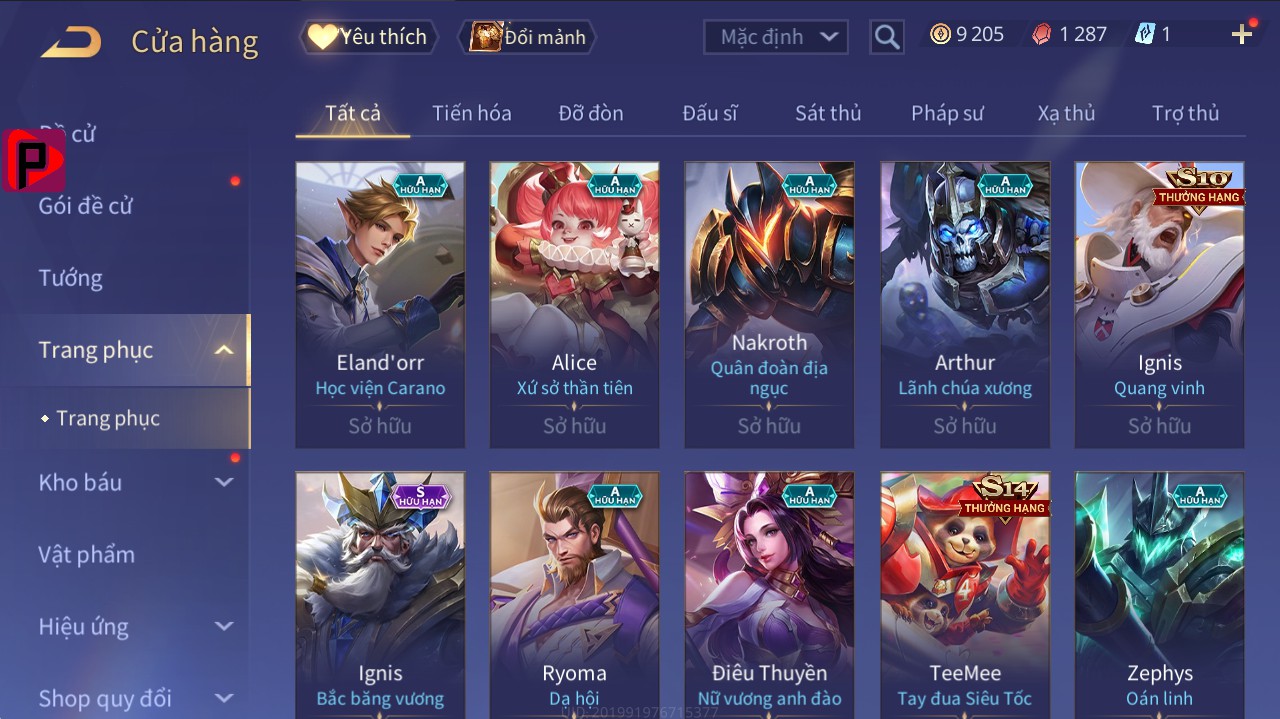Switch to the Tiến hóa tab

pos(471,113)
